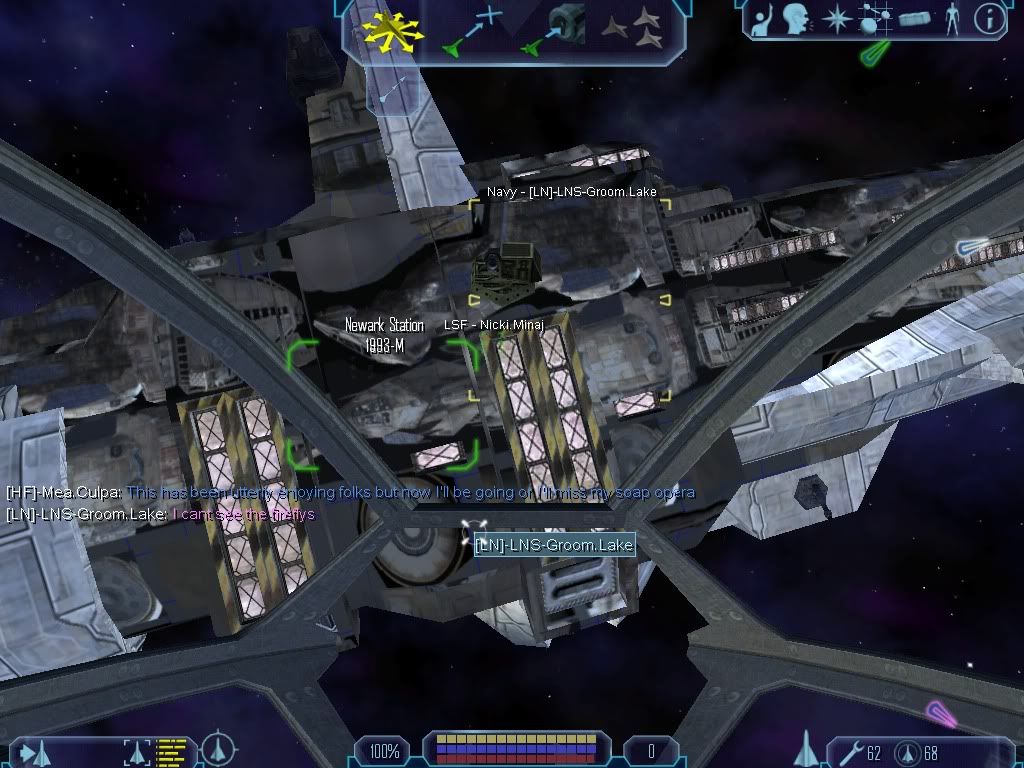Open the cargo inventory crate icon
Viewport: 1024px width, 768px height.
point(915,19)
